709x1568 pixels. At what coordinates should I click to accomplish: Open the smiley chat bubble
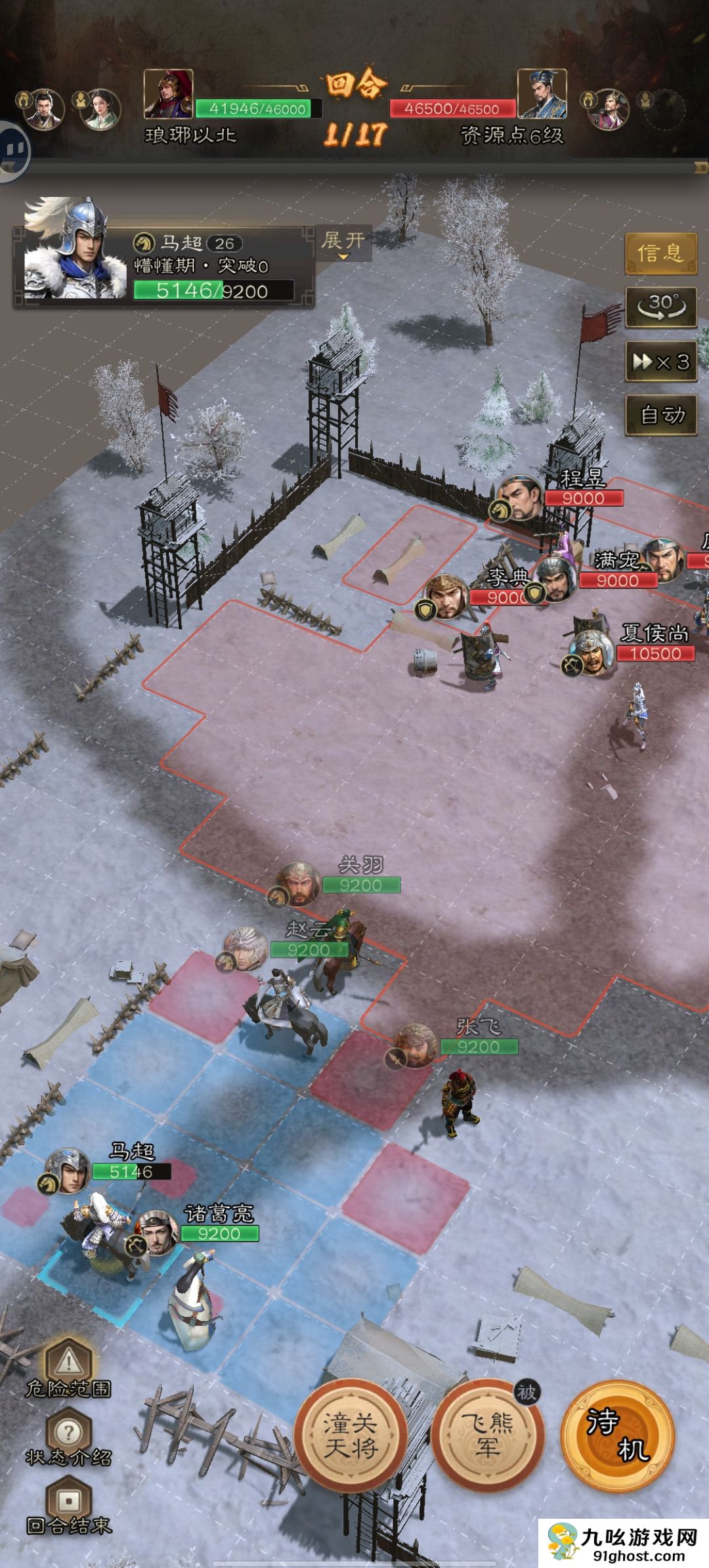(x=12, y=151)
